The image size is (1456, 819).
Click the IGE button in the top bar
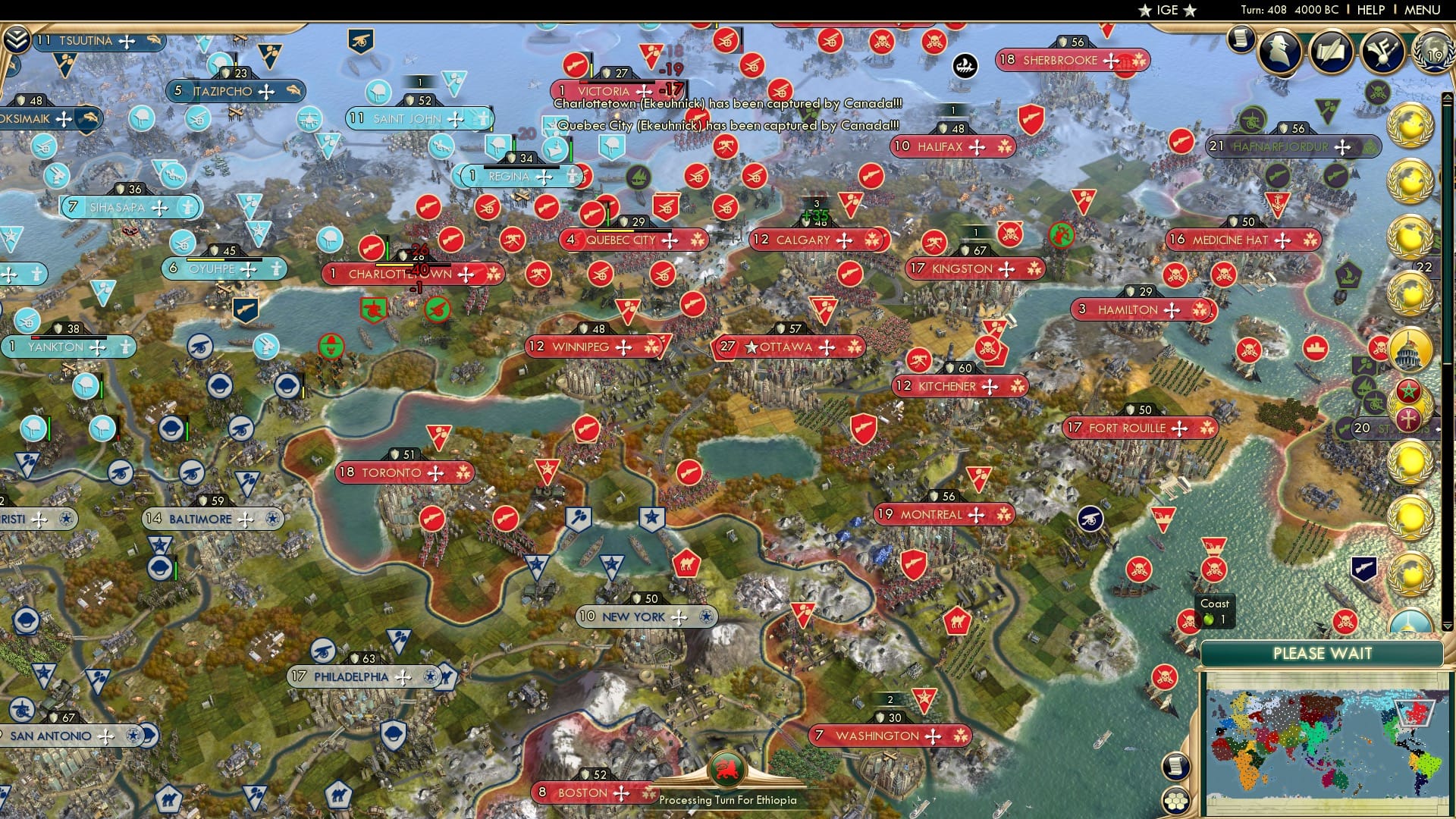pyautogui.click(x=1166, y=10)
